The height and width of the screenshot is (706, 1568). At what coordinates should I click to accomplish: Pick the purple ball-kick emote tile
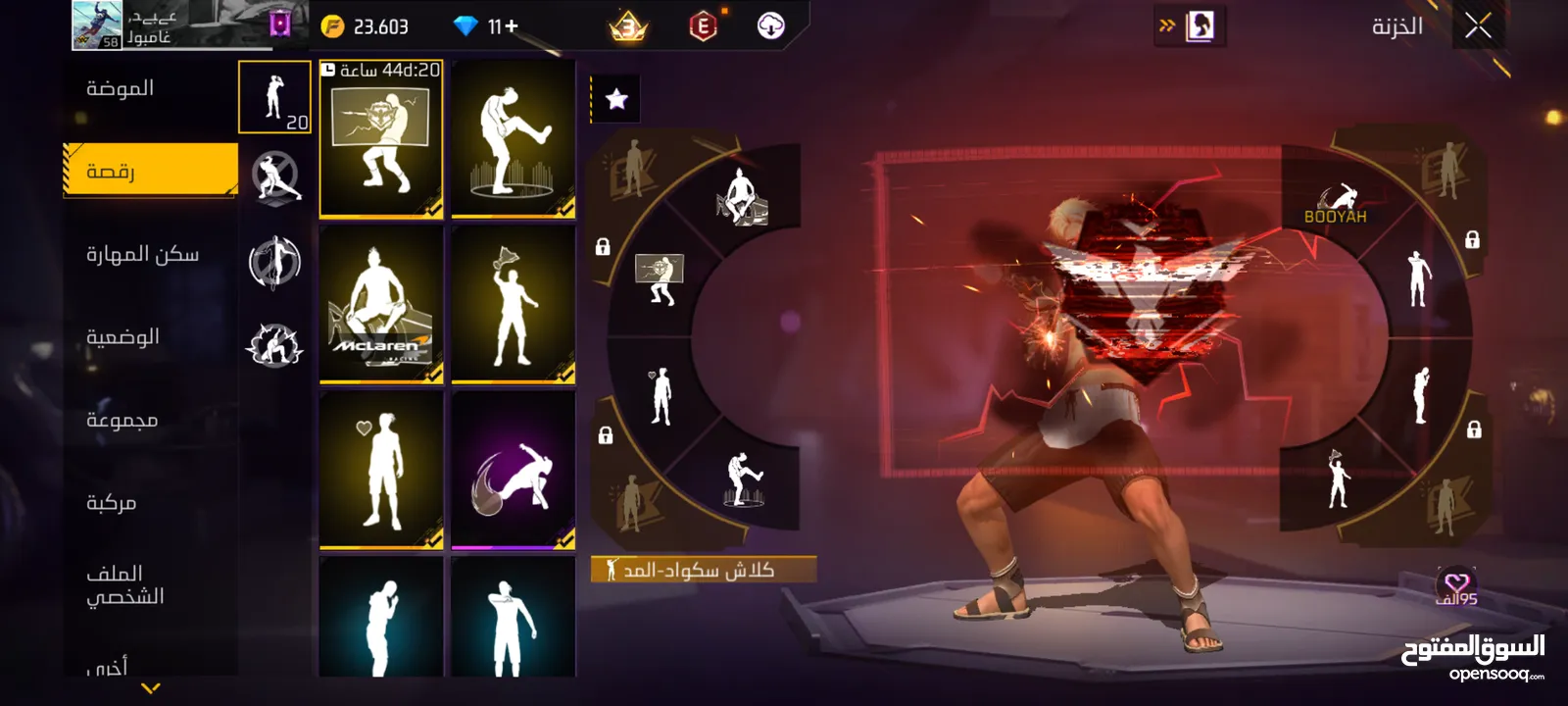(513, 471)
